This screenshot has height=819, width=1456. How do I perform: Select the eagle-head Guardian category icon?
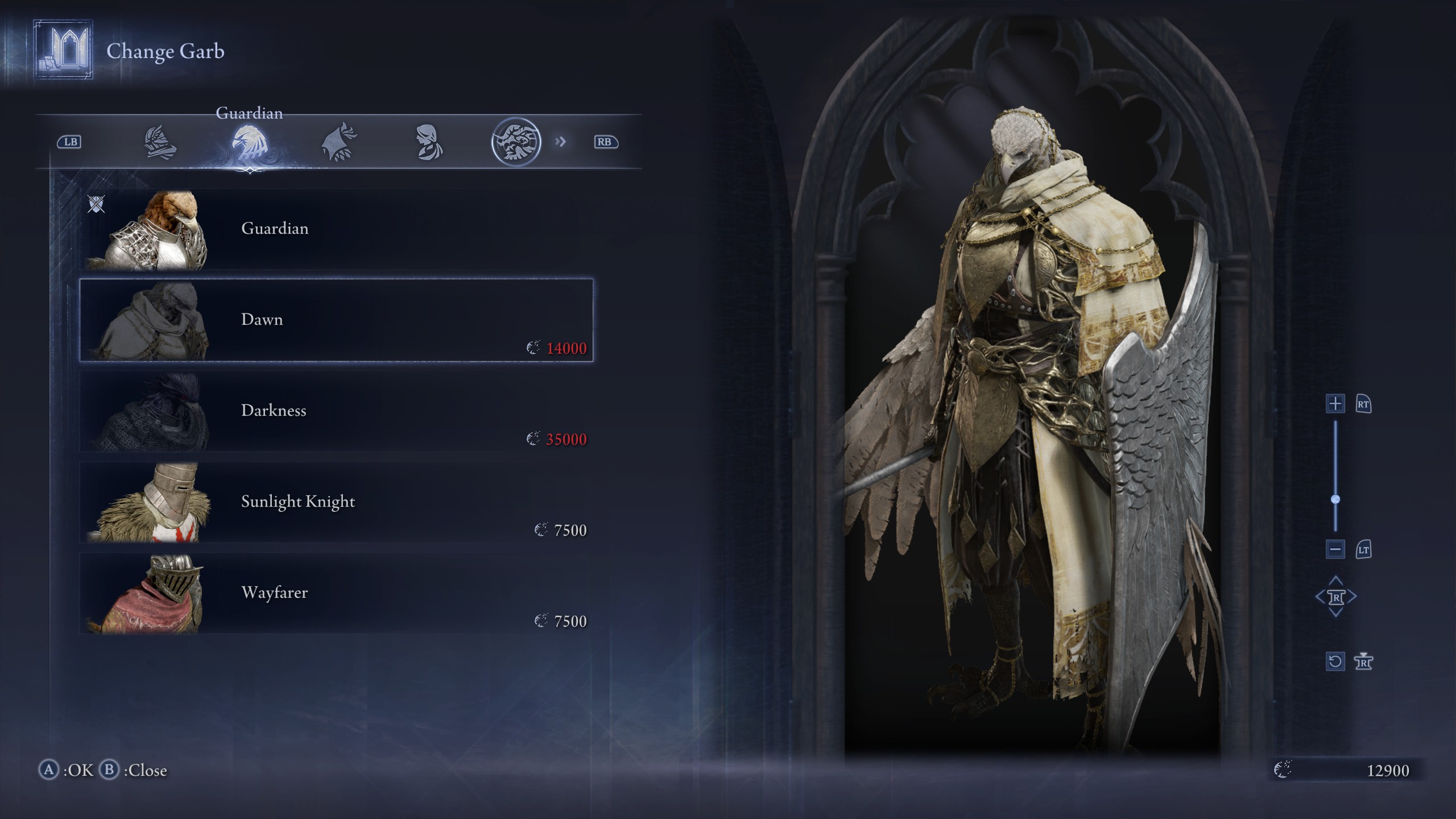tap(250, 142)
